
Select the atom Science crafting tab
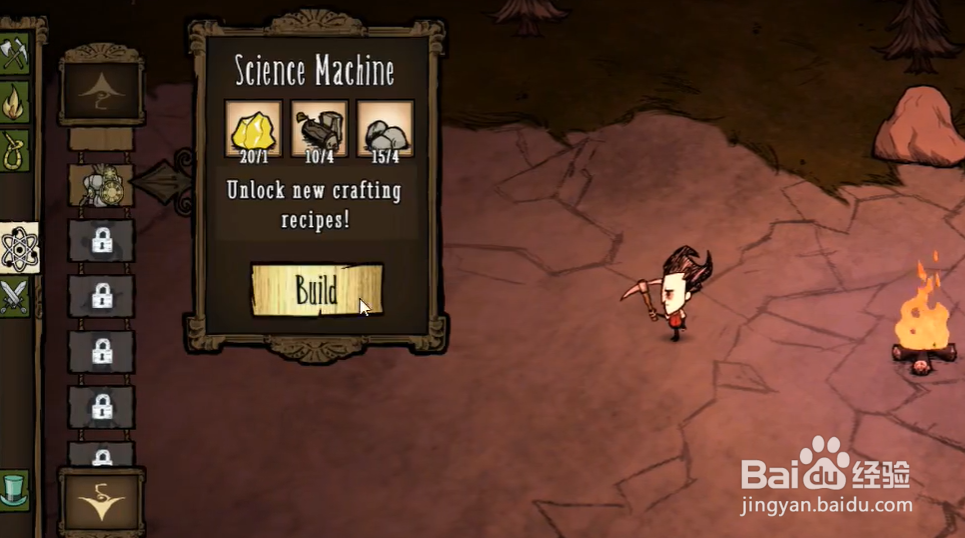point(18,248)
